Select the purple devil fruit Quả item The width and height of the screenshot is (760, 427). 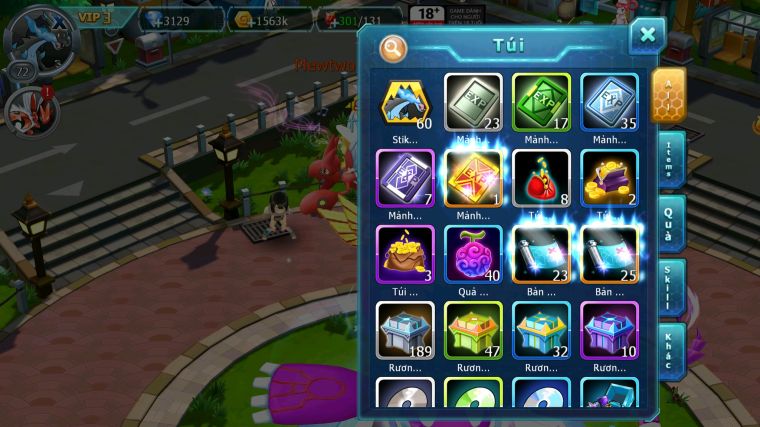tap(473, 254)
